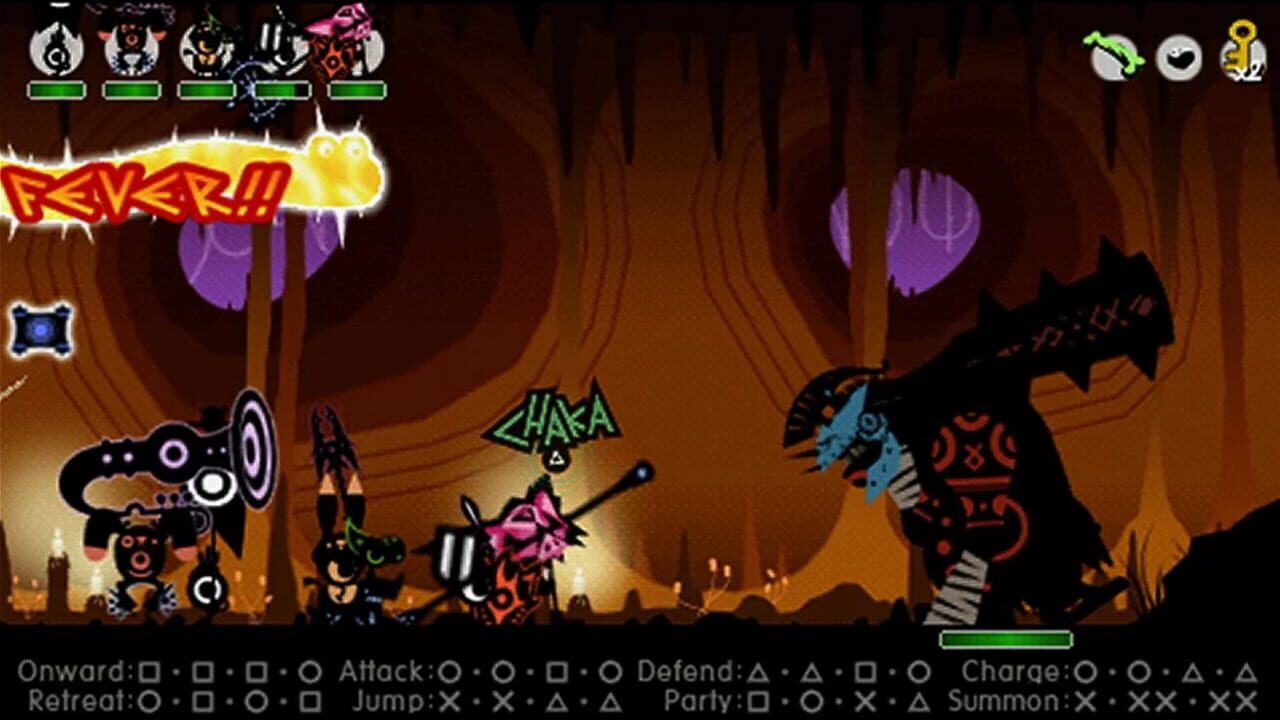This screenshot has height=720, width=1280.
Task: Click the black mask item icon
Action: pos(1180,55)
